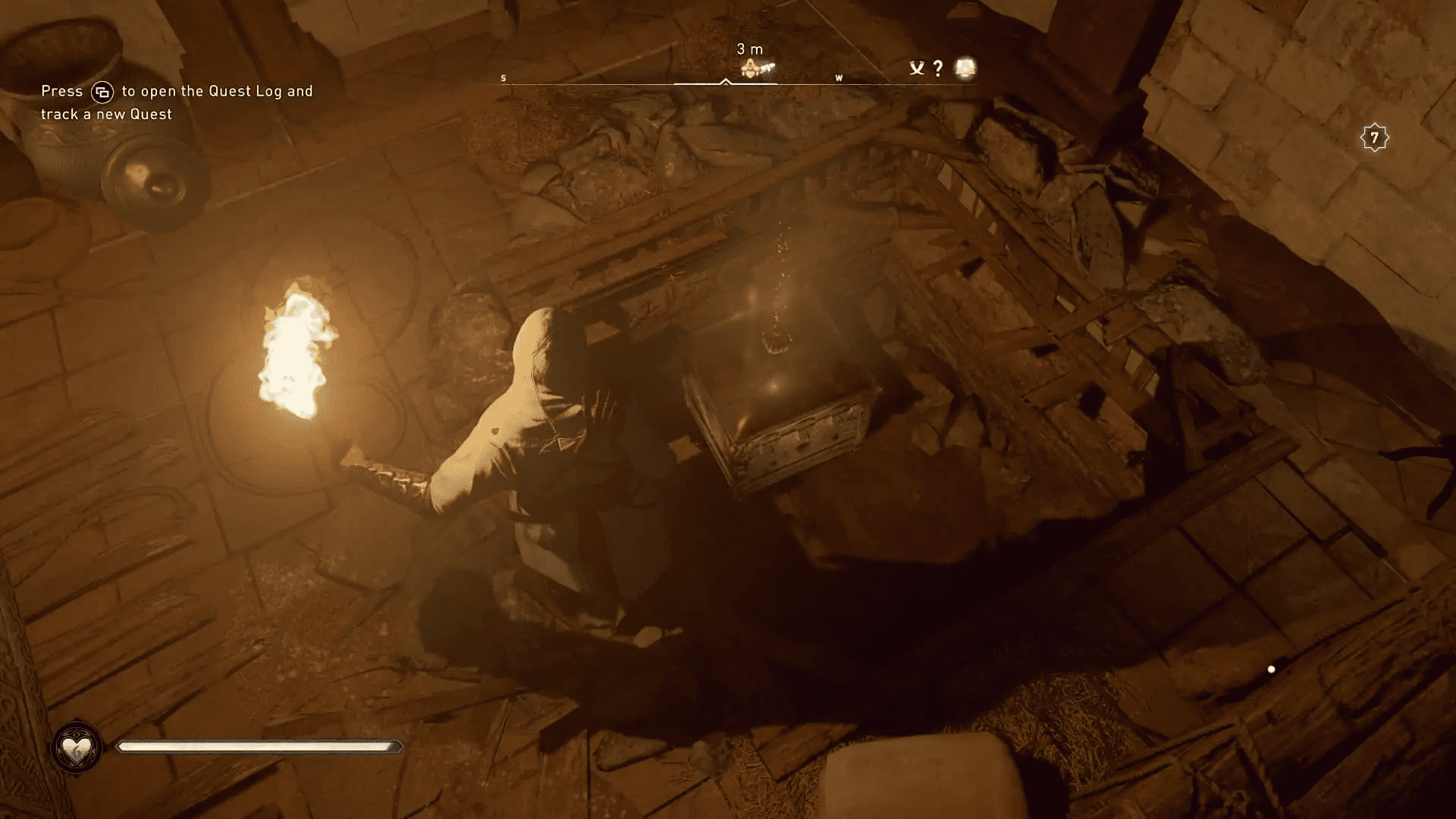Click the S direction letter on the compass
Screen dimensions: 1456x819
(x=502, y=77)
